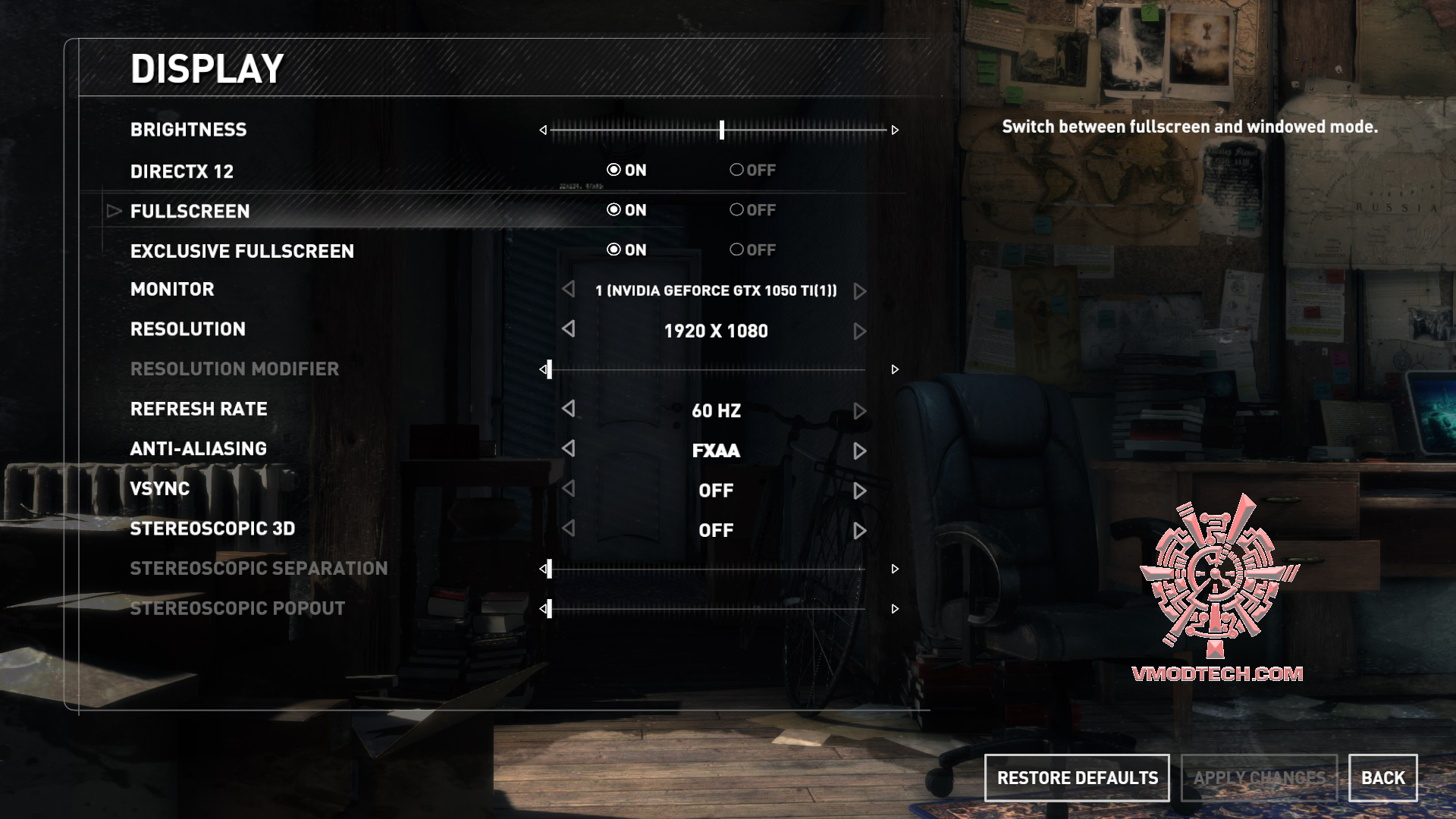
Task: Decrease brightness with left arrow
Action: pos(543,130)
